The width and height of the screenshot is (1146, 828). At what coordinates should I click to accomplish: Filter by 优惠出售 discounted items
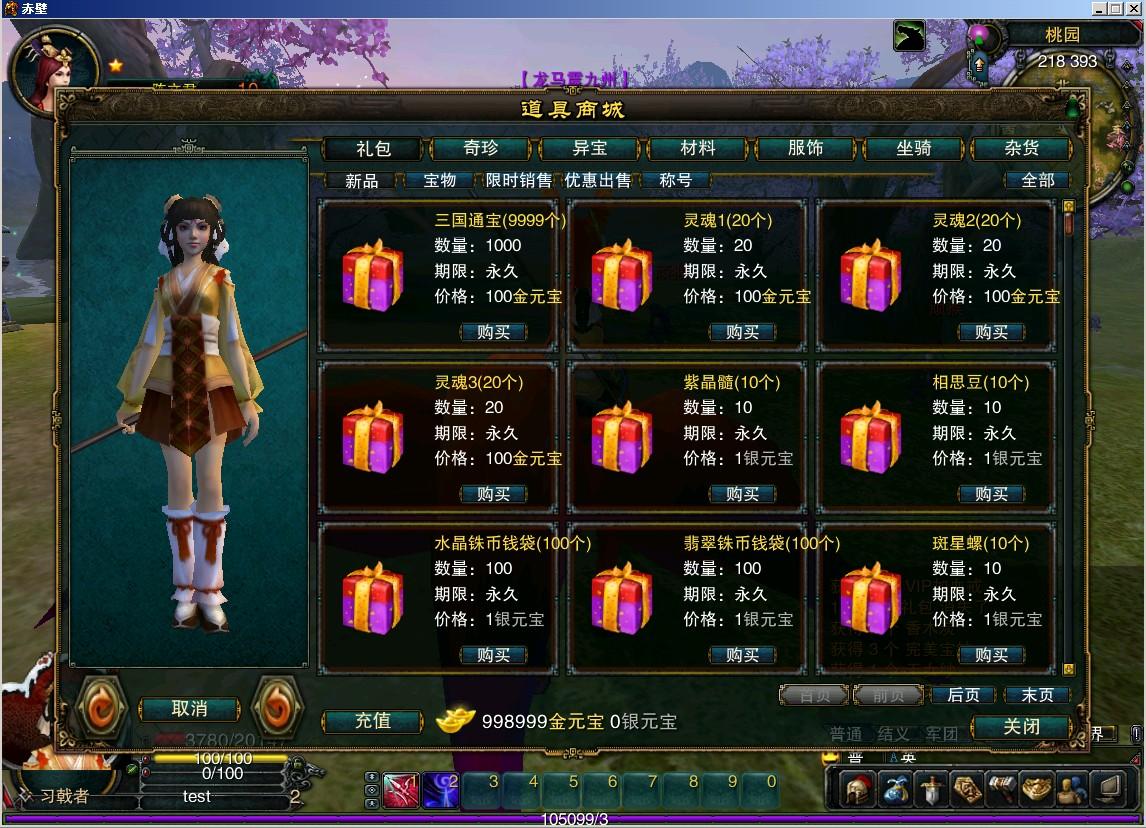598,180
